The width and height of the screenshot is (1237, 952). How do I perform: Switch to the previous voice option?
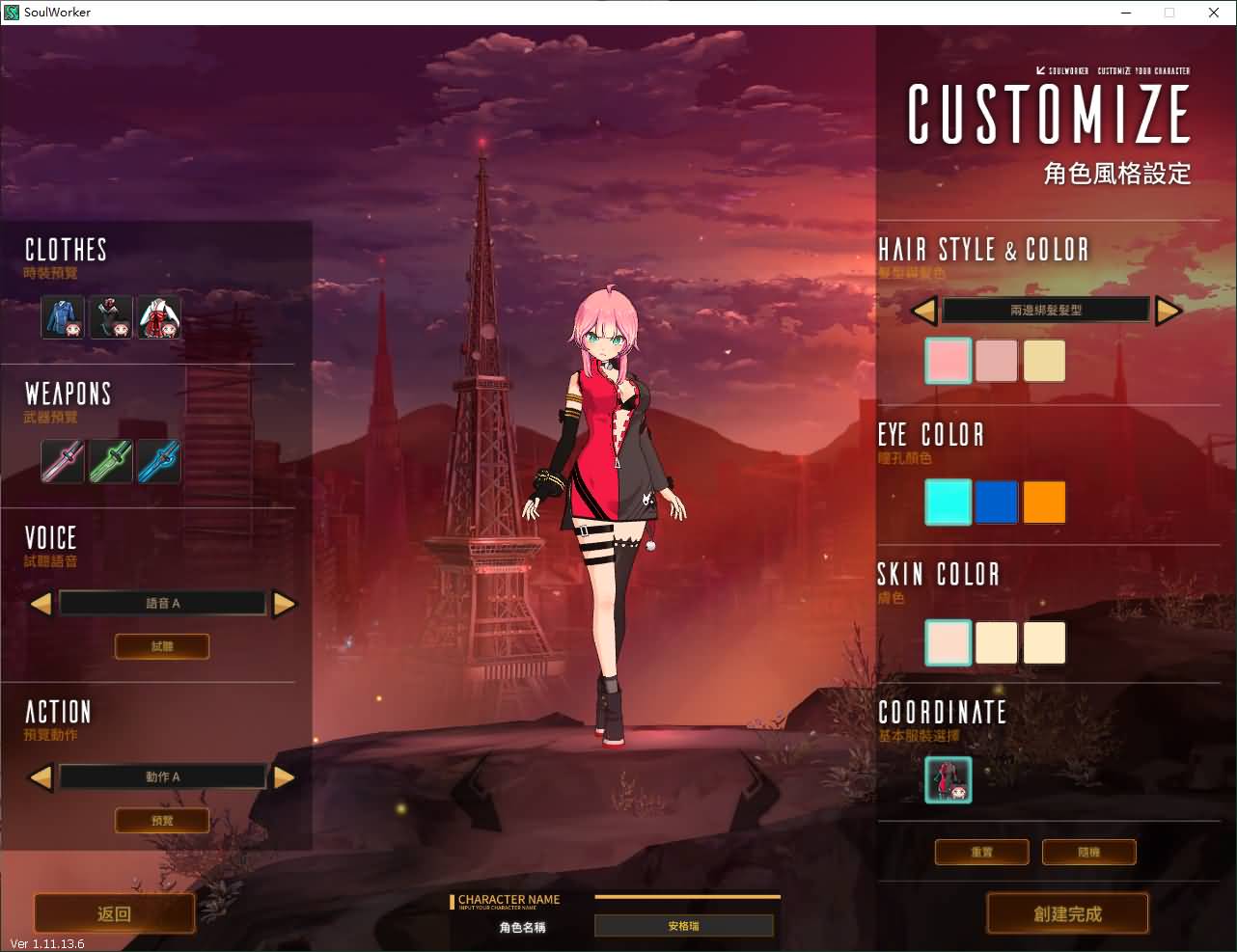click(41, 604)
